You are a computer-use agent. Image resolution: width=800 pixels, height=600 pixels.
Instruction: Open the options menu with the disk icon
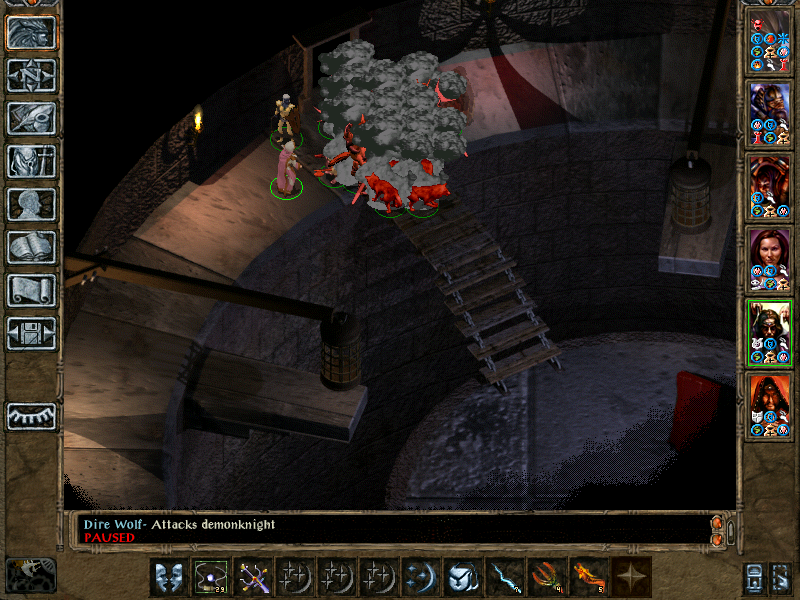coord(32,333)
